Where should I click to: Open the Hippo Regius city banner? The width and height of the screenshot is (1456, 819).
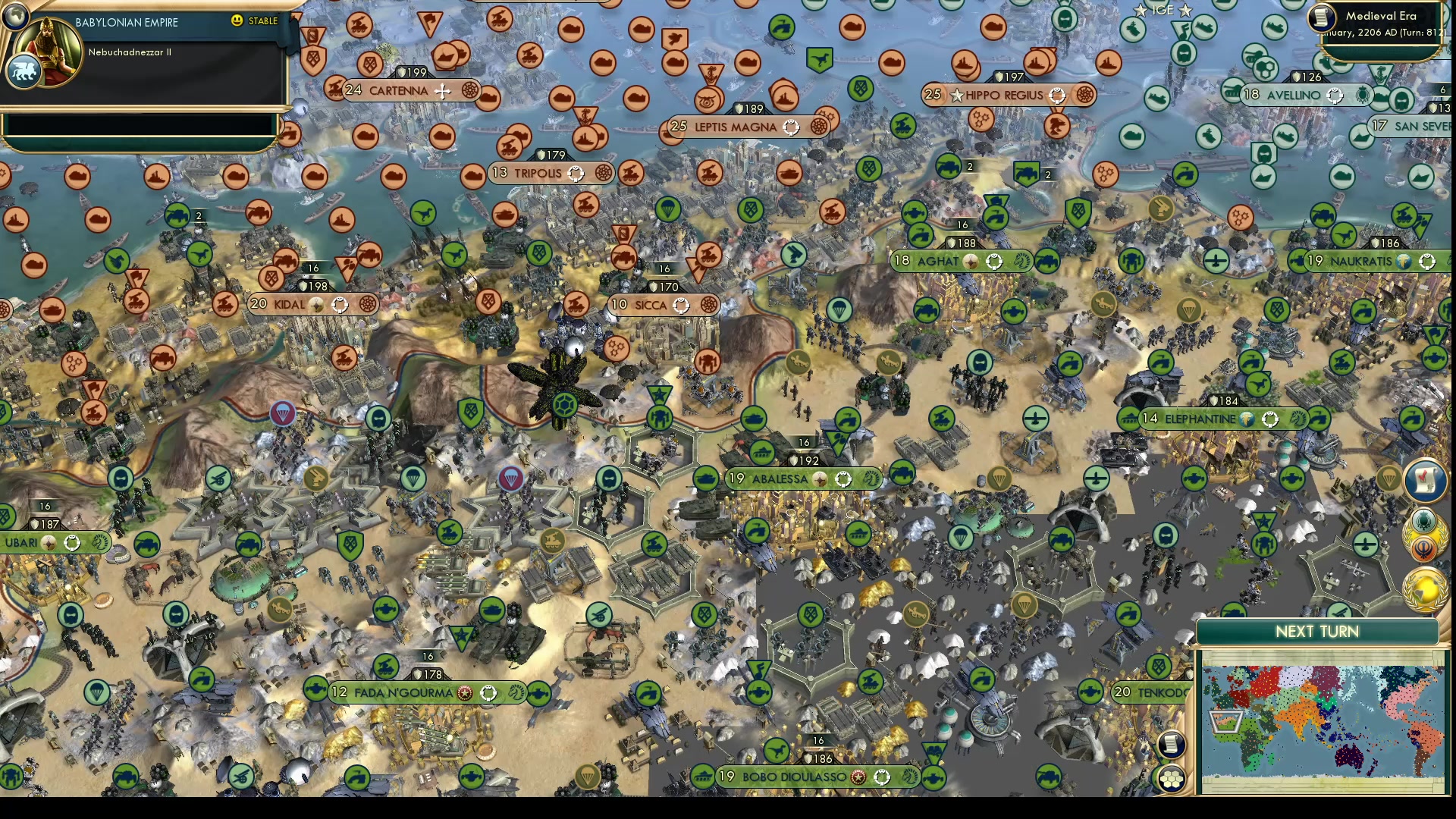click(1004, 95)
